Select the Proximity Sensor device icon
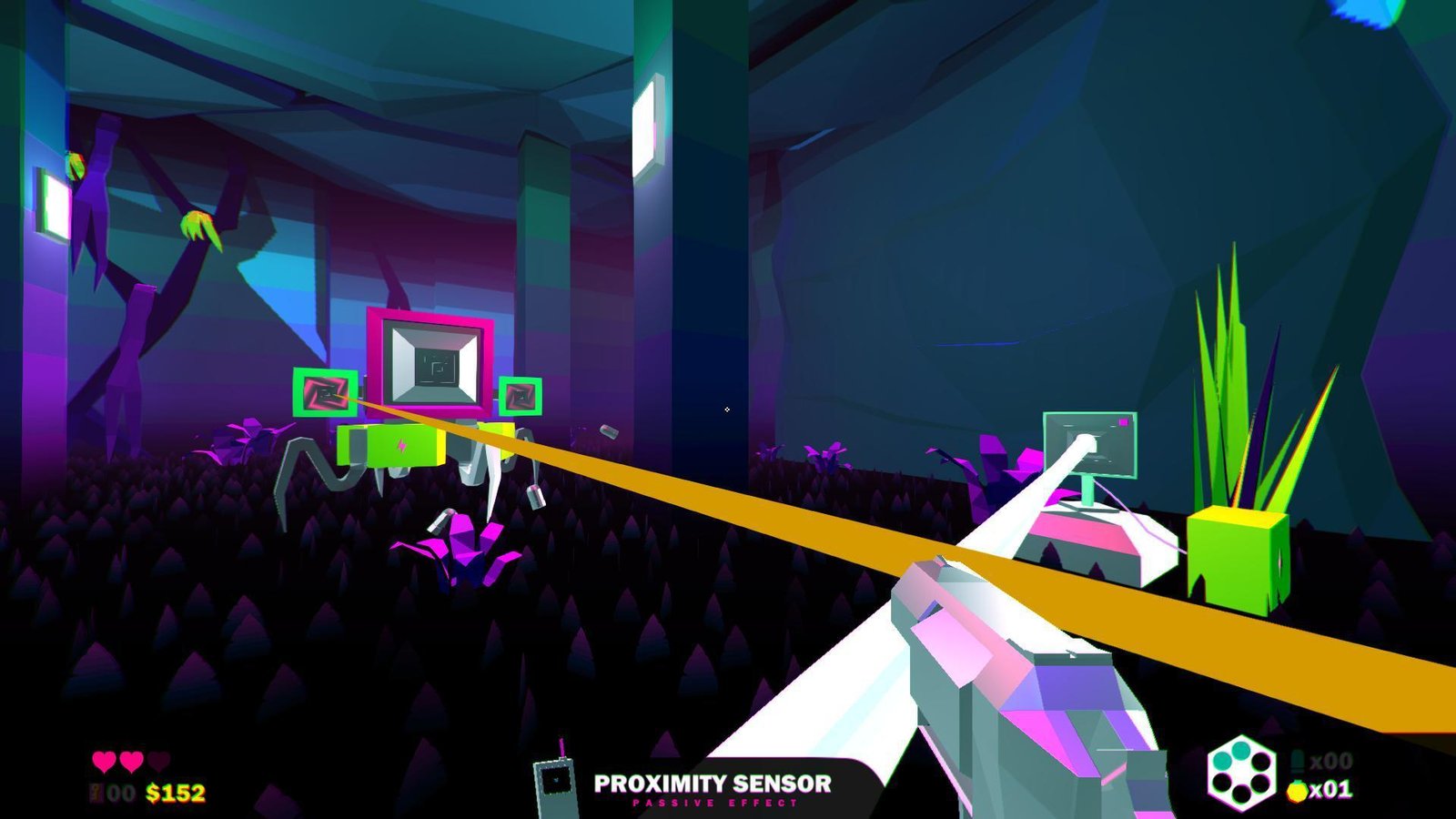The image size is (1456, 819). pyautogui.click(x=555, y=783)
